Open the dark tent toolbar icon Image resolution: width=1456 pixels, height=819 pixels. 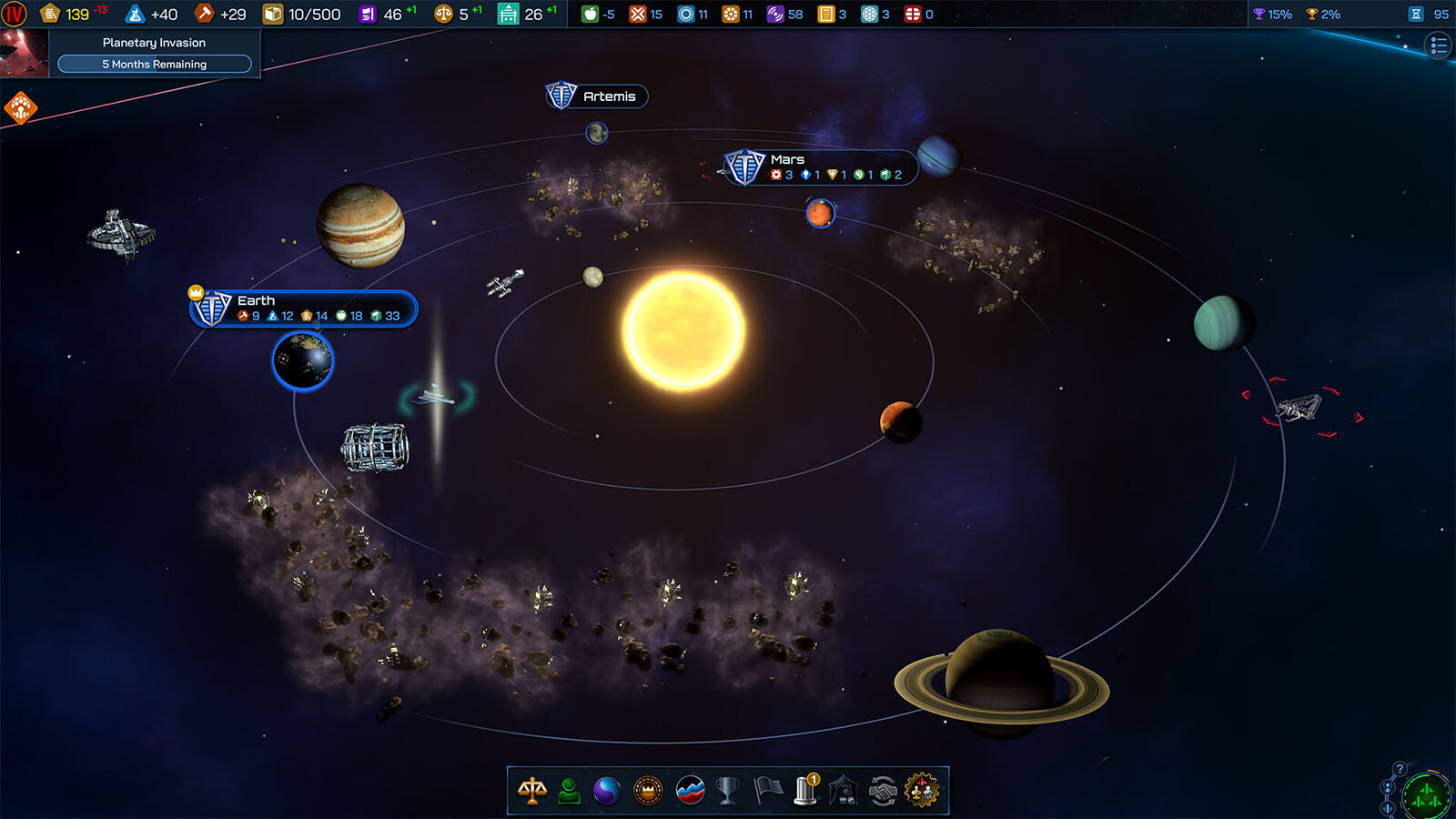coord(844,791)
